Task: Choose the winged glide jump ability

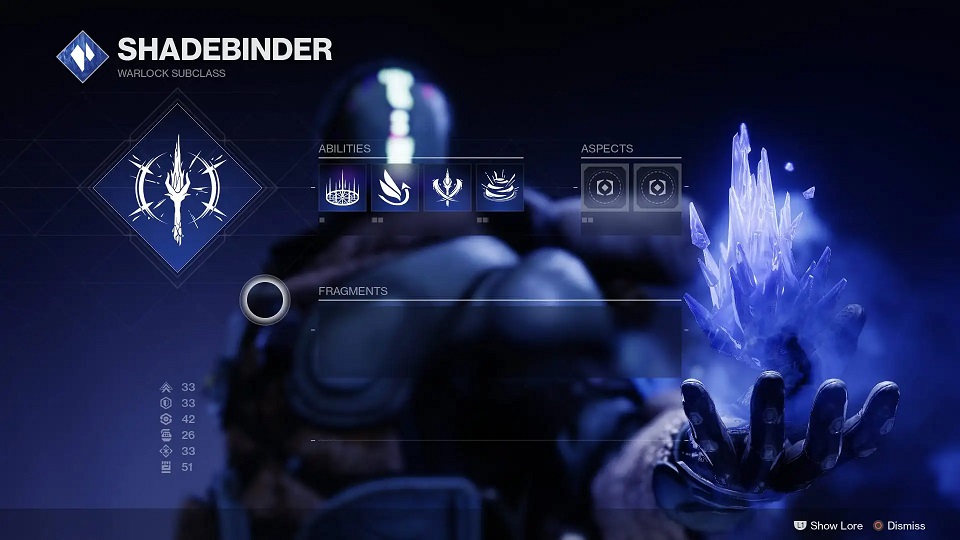Action: pos(394,188)
